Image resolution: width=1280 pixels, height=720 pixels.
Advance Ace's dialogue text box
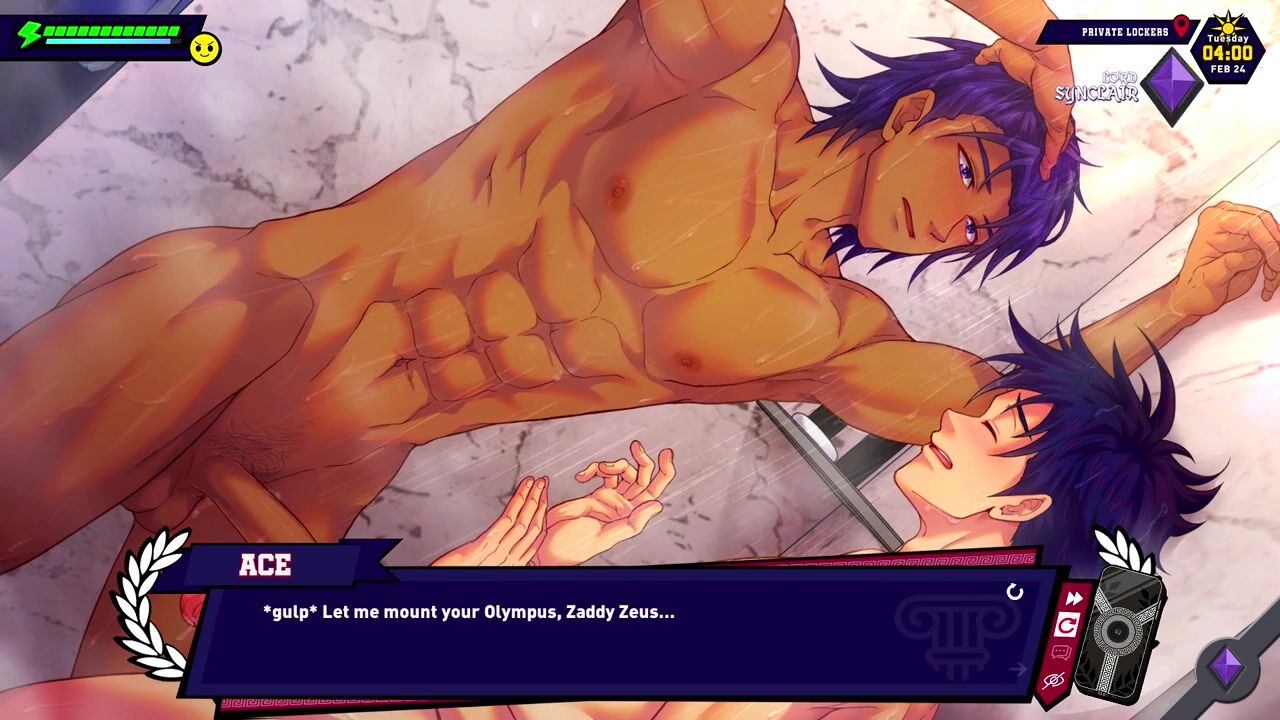[x=620, y=630]
